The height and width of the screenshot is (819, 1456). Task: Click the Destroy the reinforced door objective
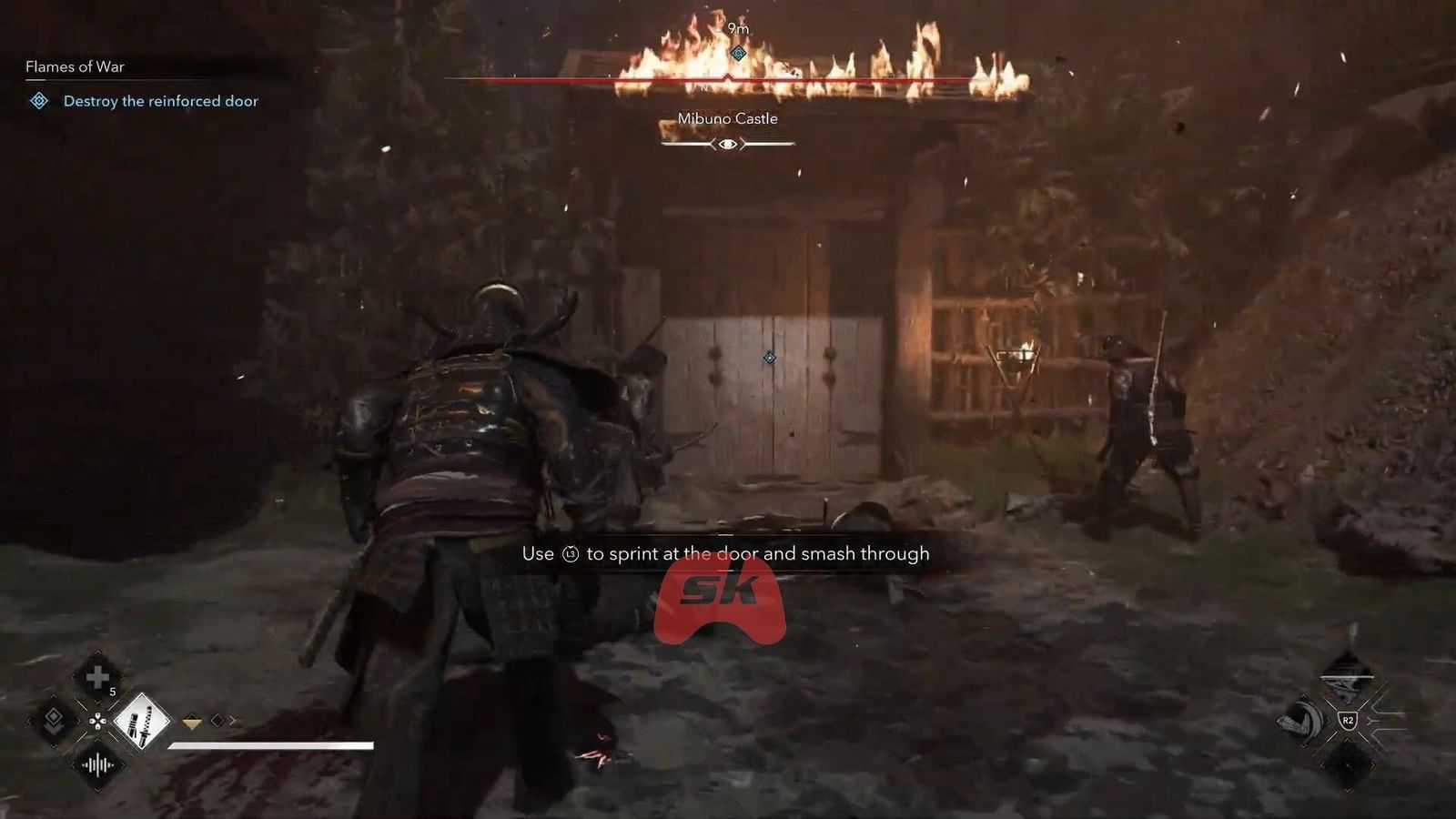(x=160, y=101)
